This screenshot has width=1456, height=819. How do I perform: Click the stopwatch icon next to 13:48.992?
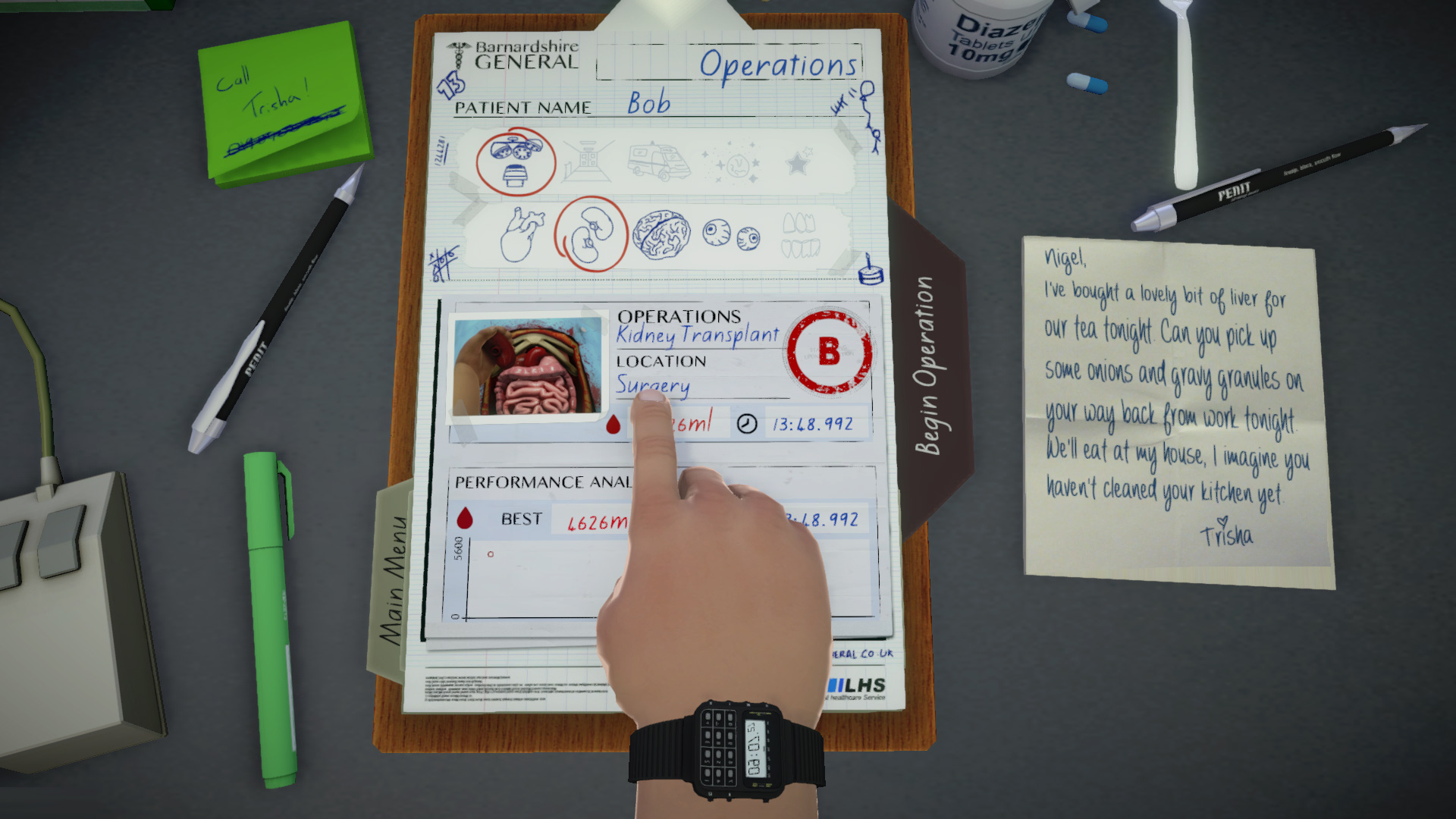(x=748, y=423)
